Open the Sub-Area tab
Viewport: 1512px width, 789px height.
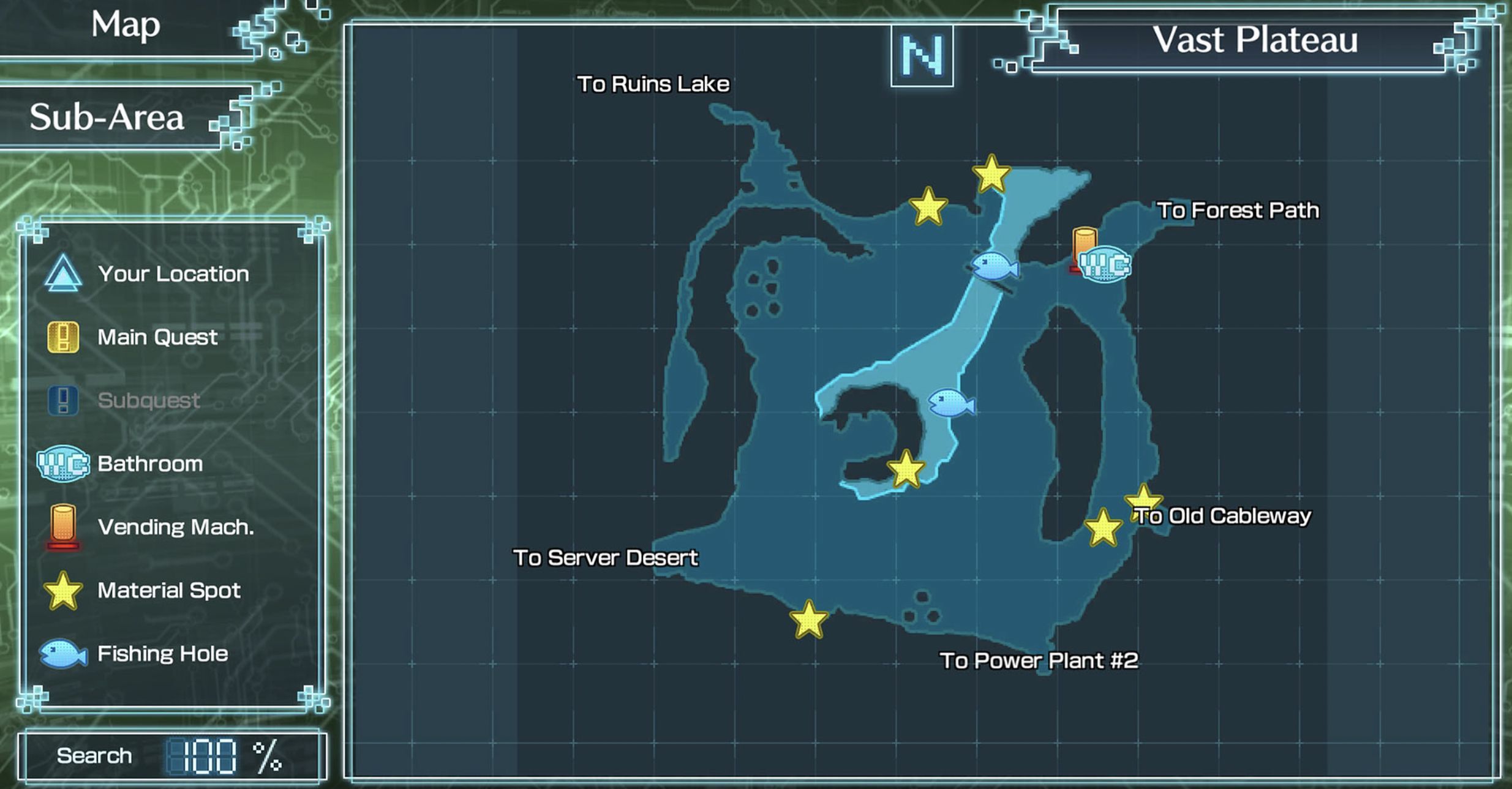[x=108, y=118]
